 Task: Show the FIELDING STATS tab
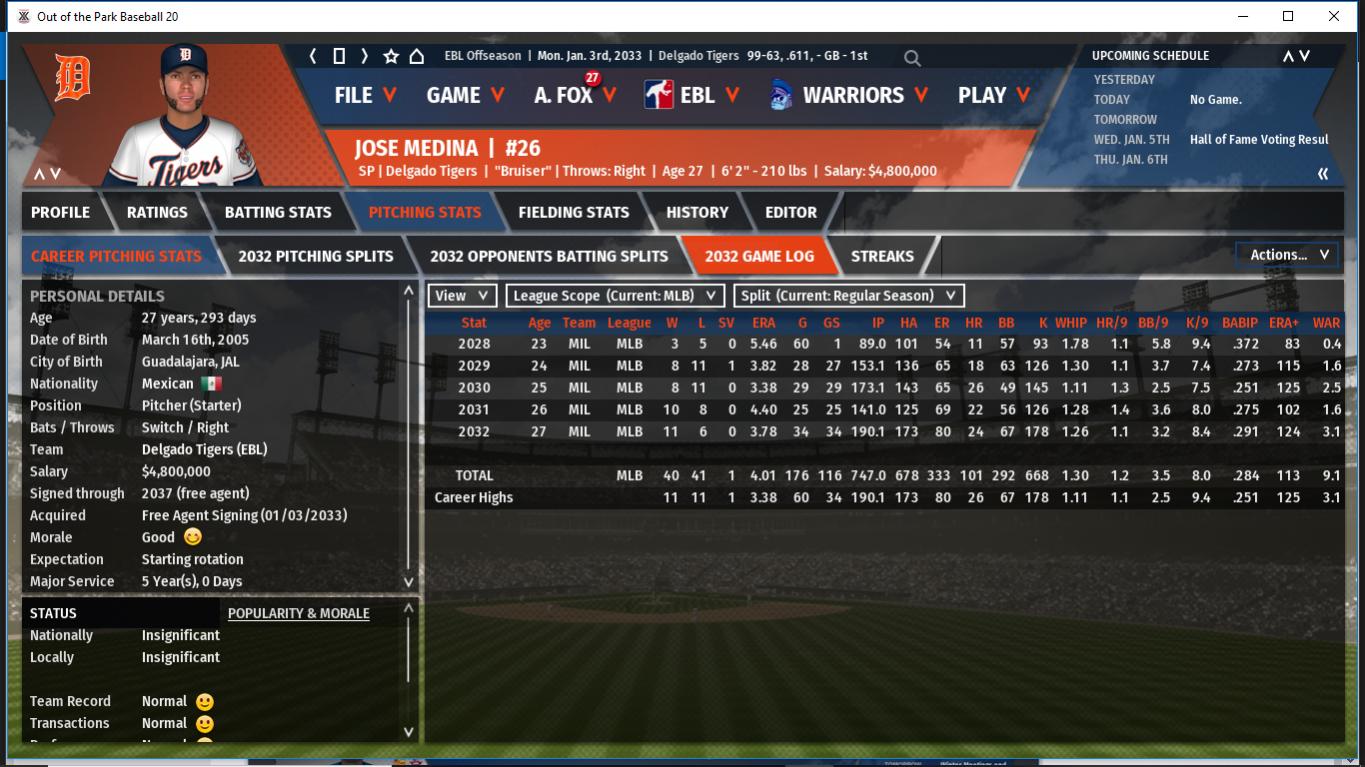(574, 212)
